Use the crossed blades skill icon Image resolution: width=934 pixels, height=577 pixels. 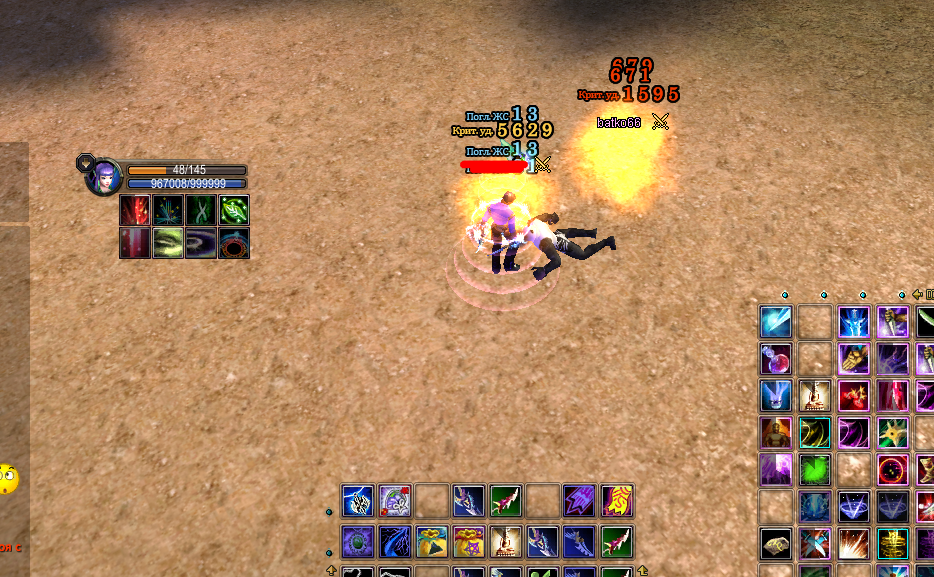coord(814,543)
